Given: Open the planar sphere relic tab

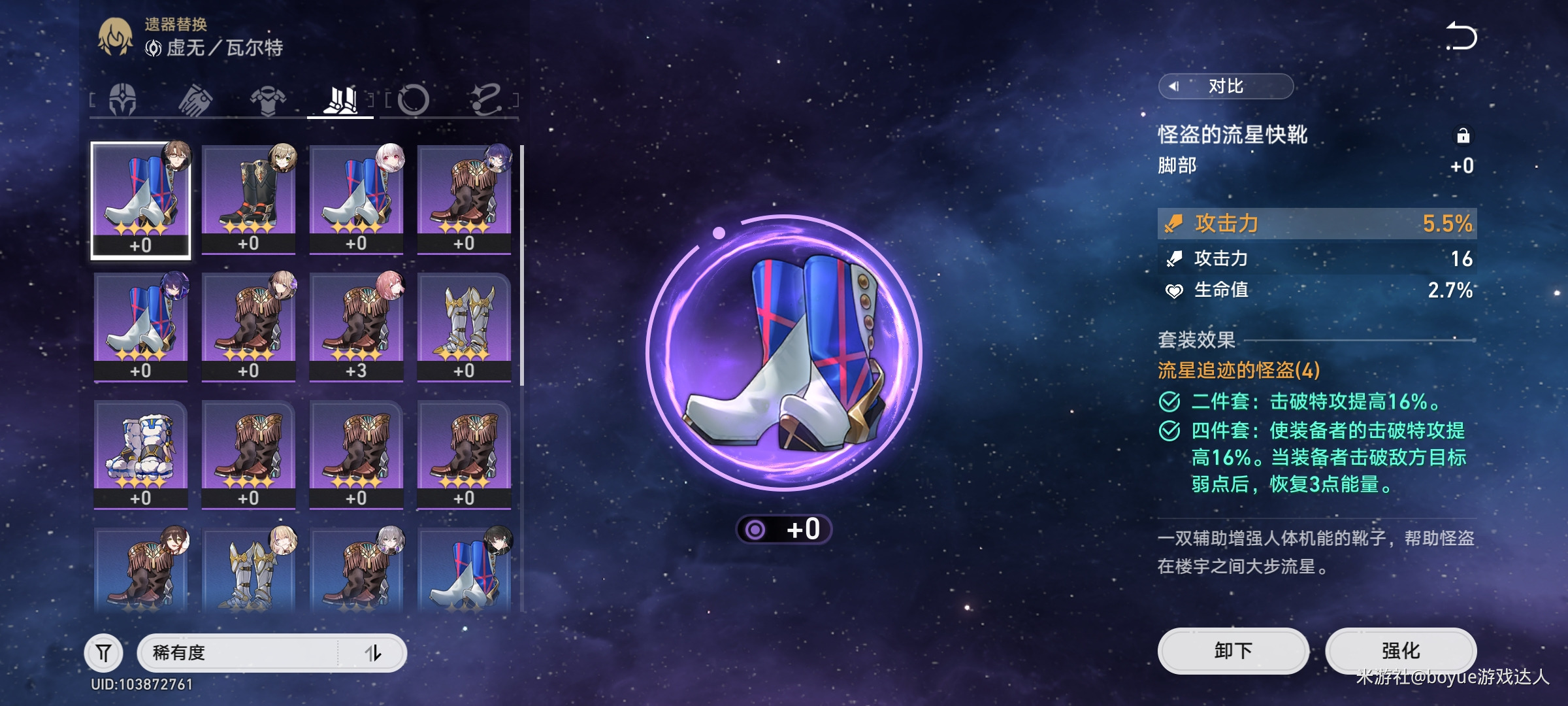Looking at the screenshot, I should pyautogui.click(x=413, y=100).
